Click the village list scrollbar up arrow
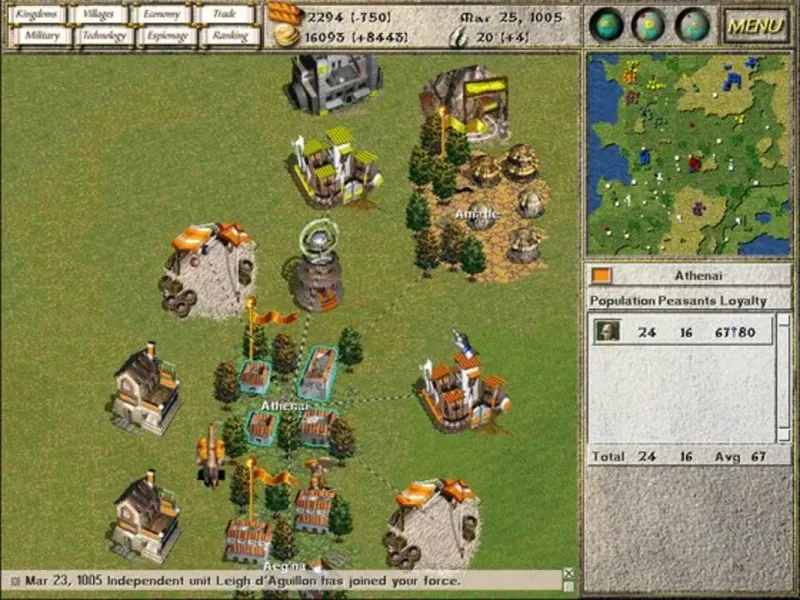This screenshot has width=800, height=600. pos(784,320)
